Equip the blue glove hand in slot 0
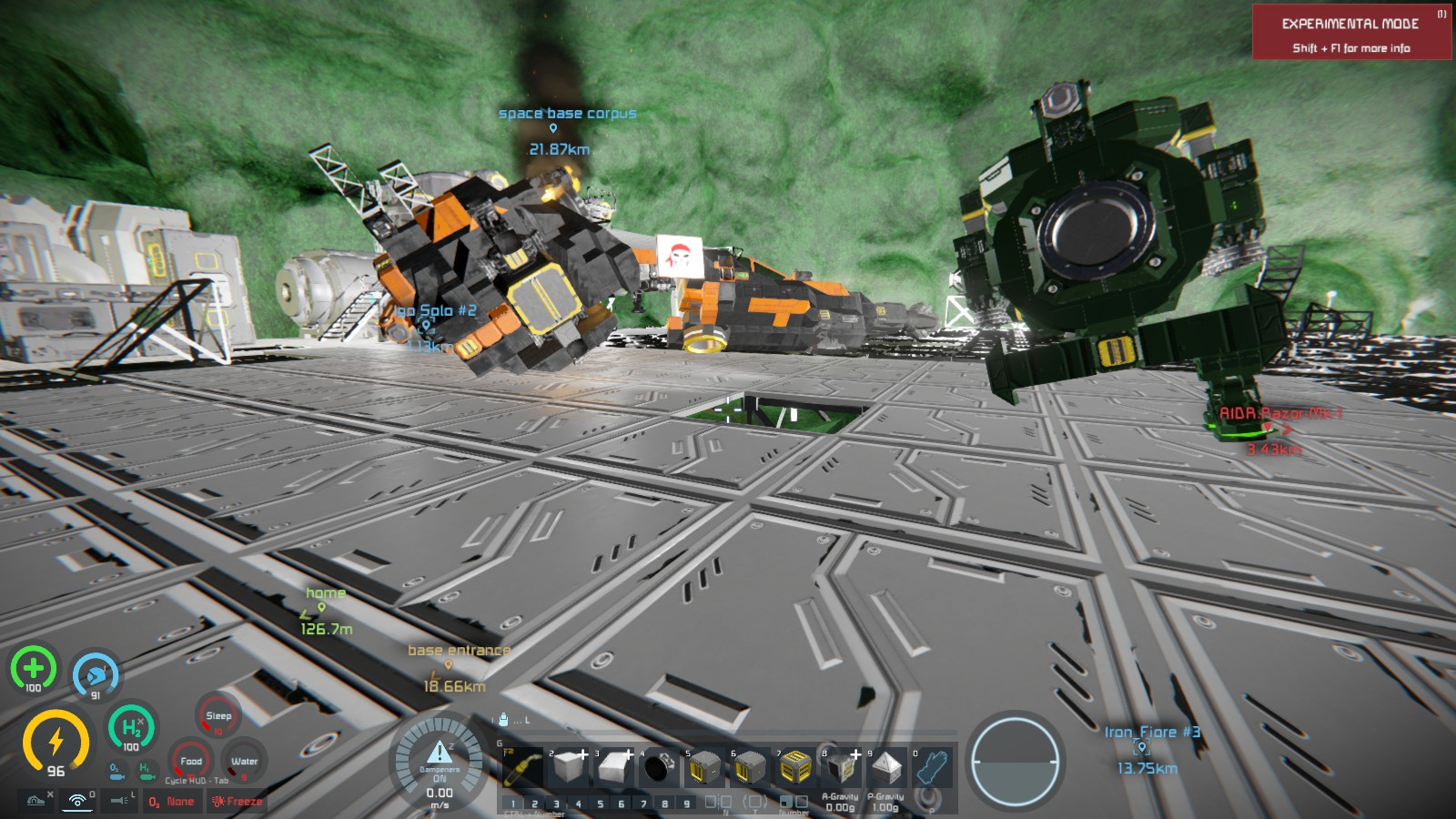Viewport: 1456px width, 819px height. click(932, 769)
